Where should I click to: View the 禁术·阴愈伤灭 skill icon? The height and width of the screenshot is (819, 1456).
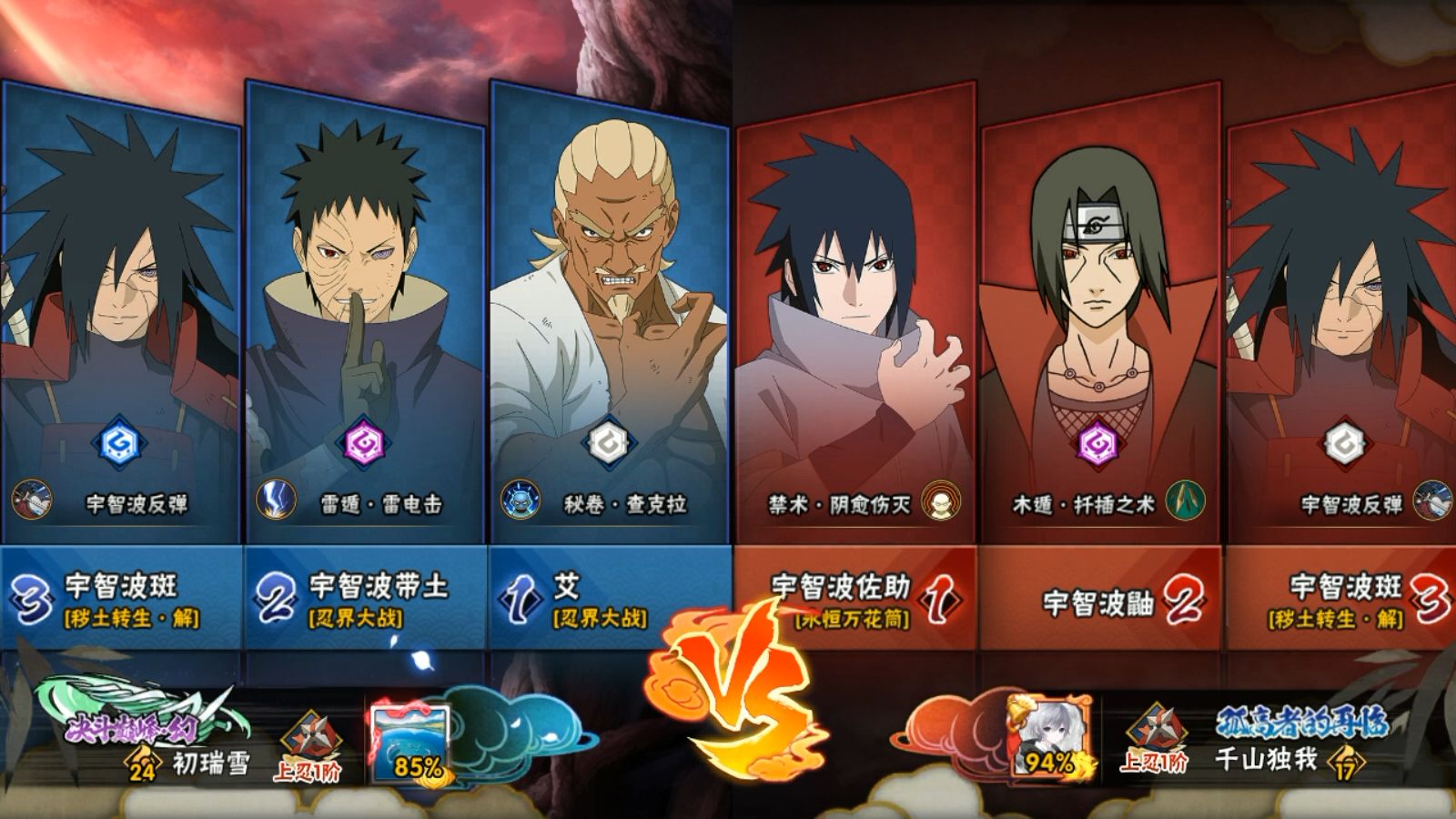point(939,501)
